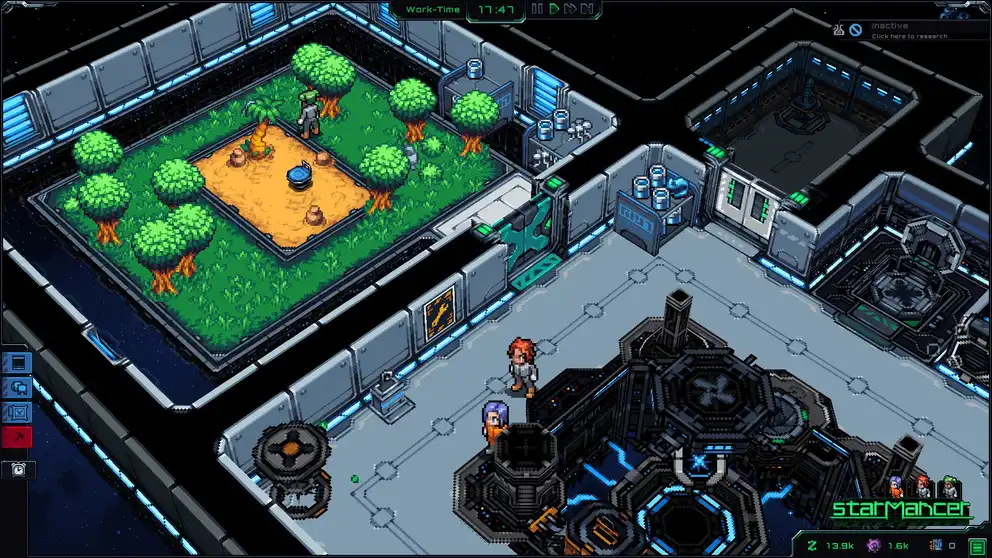The height and width of the screenshot is (558, 992).
Task: Select the purple-haired colonist portrait
Action: click(x=897, y=486)
